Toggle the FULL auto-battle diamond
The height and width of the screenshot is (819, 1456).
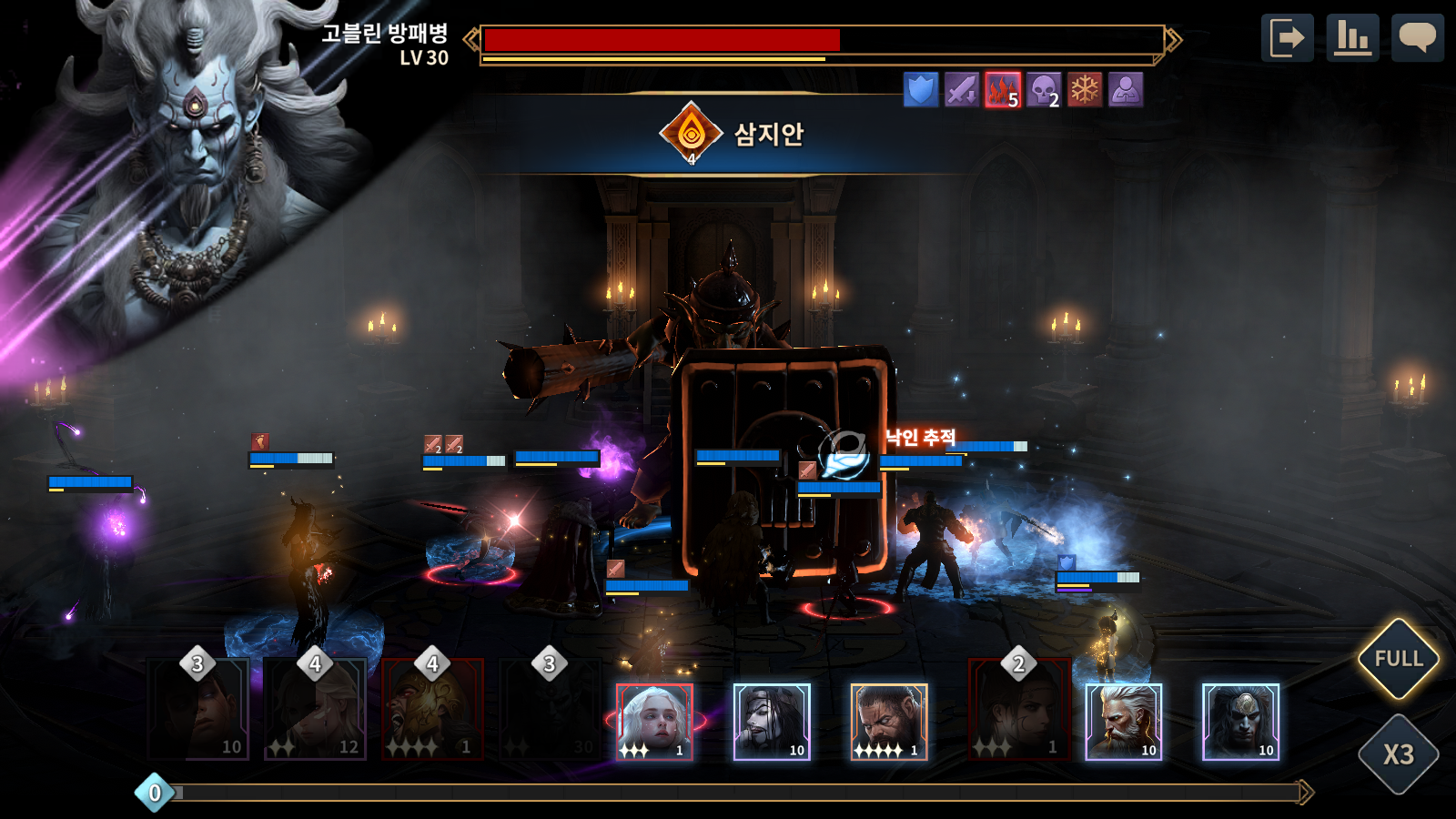click(1398, 659)
